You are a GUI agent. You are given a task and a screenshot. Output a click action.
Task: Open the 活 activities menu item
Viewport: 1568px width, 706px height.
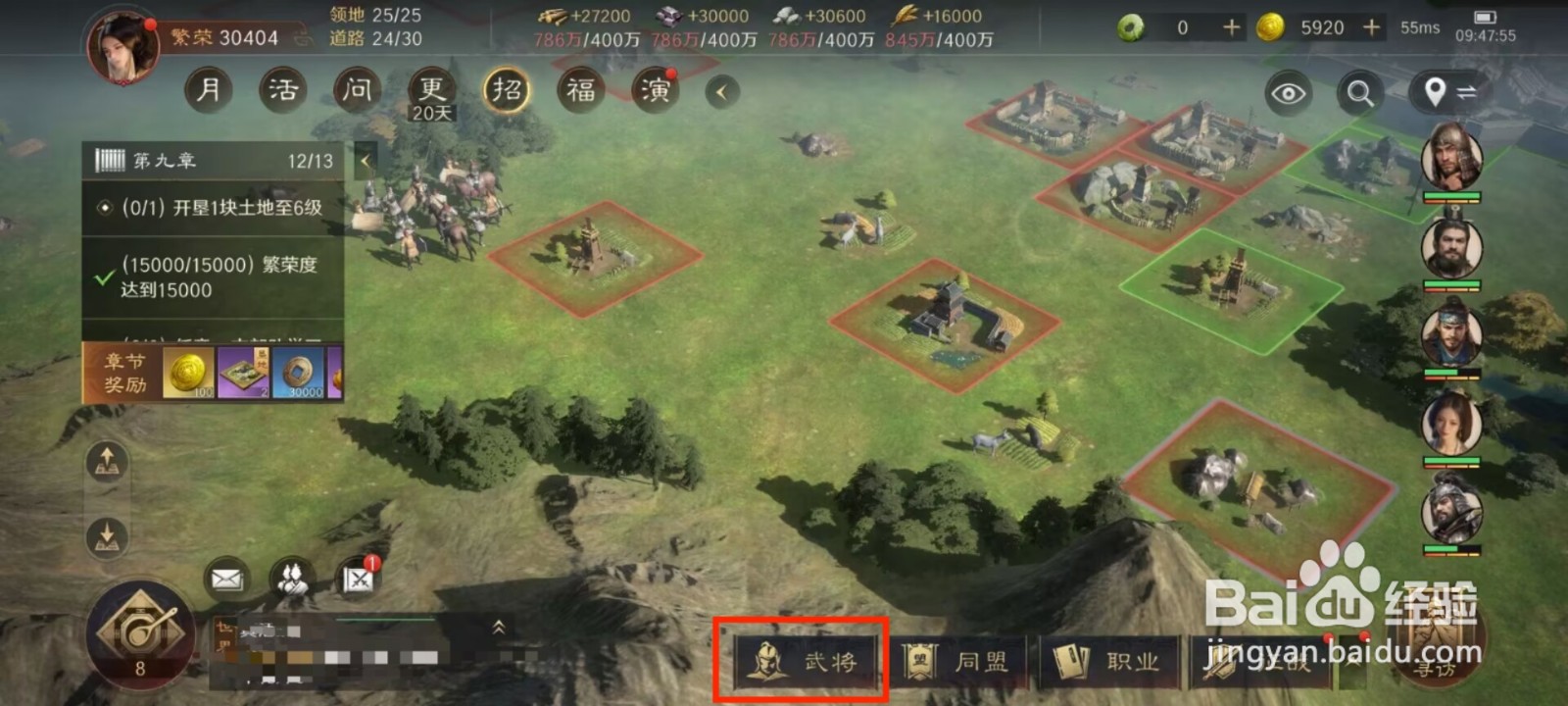click(282, 89)
